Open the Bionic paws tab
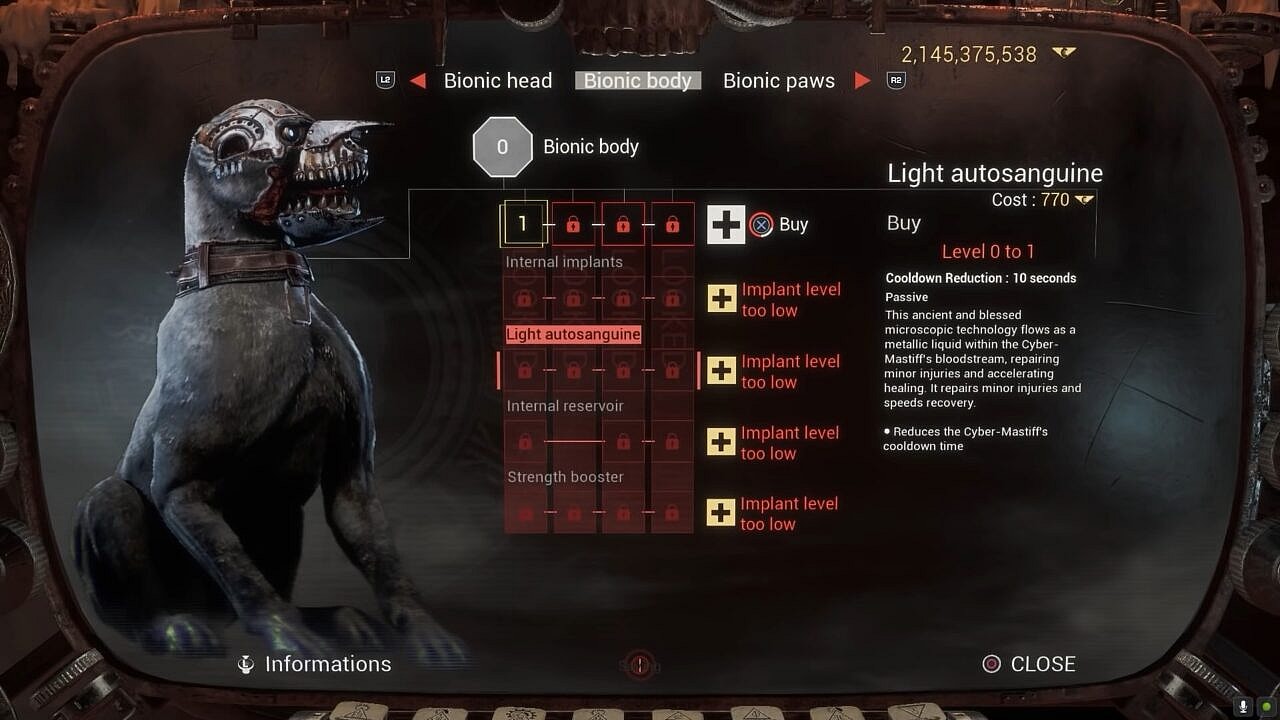This screenshot has height=720, width=1280. (x=778, y=81)
